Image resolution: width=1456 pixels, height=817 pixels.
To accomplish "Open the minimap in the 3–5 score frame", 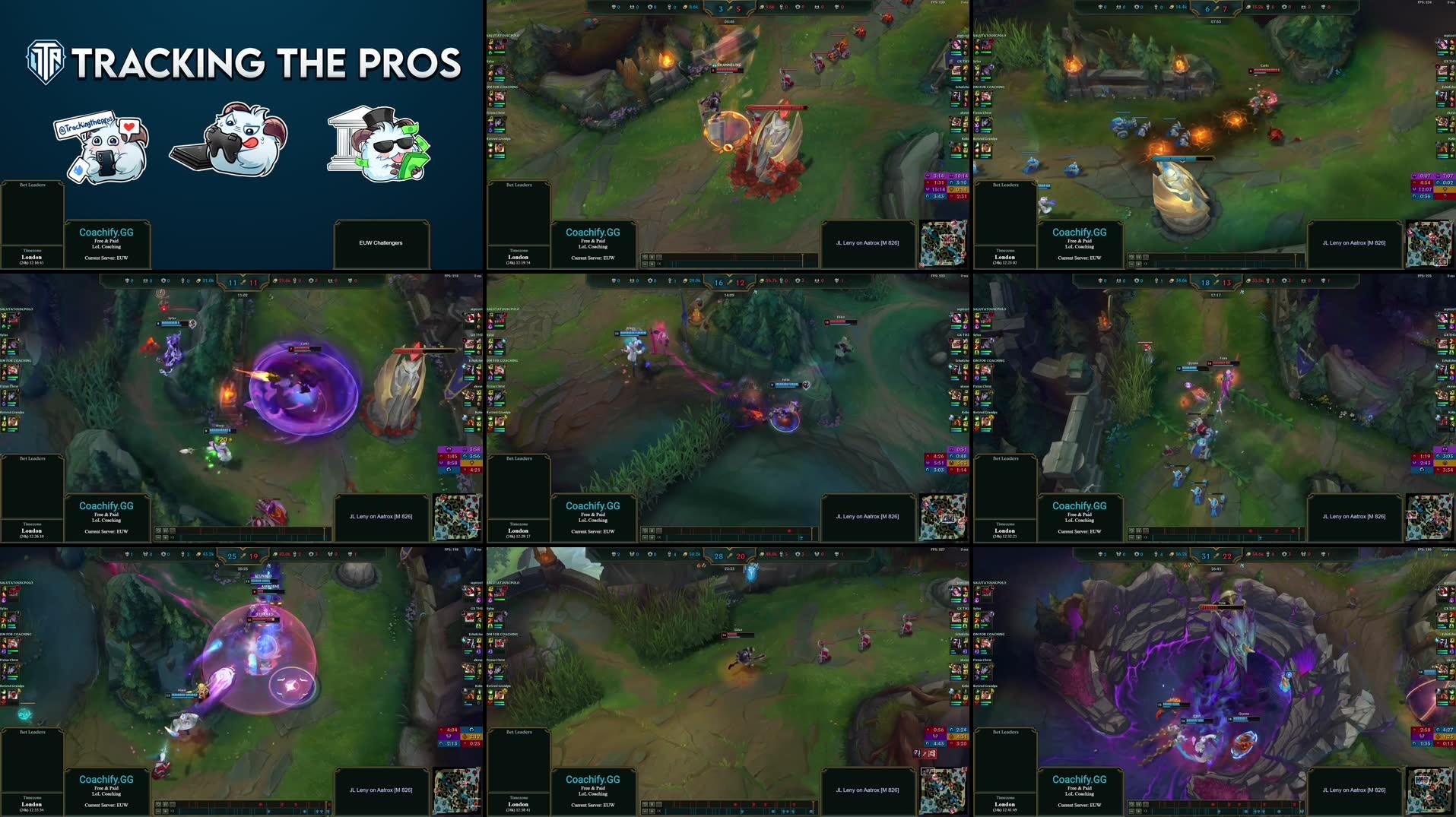I will click(x=944, y=243).
